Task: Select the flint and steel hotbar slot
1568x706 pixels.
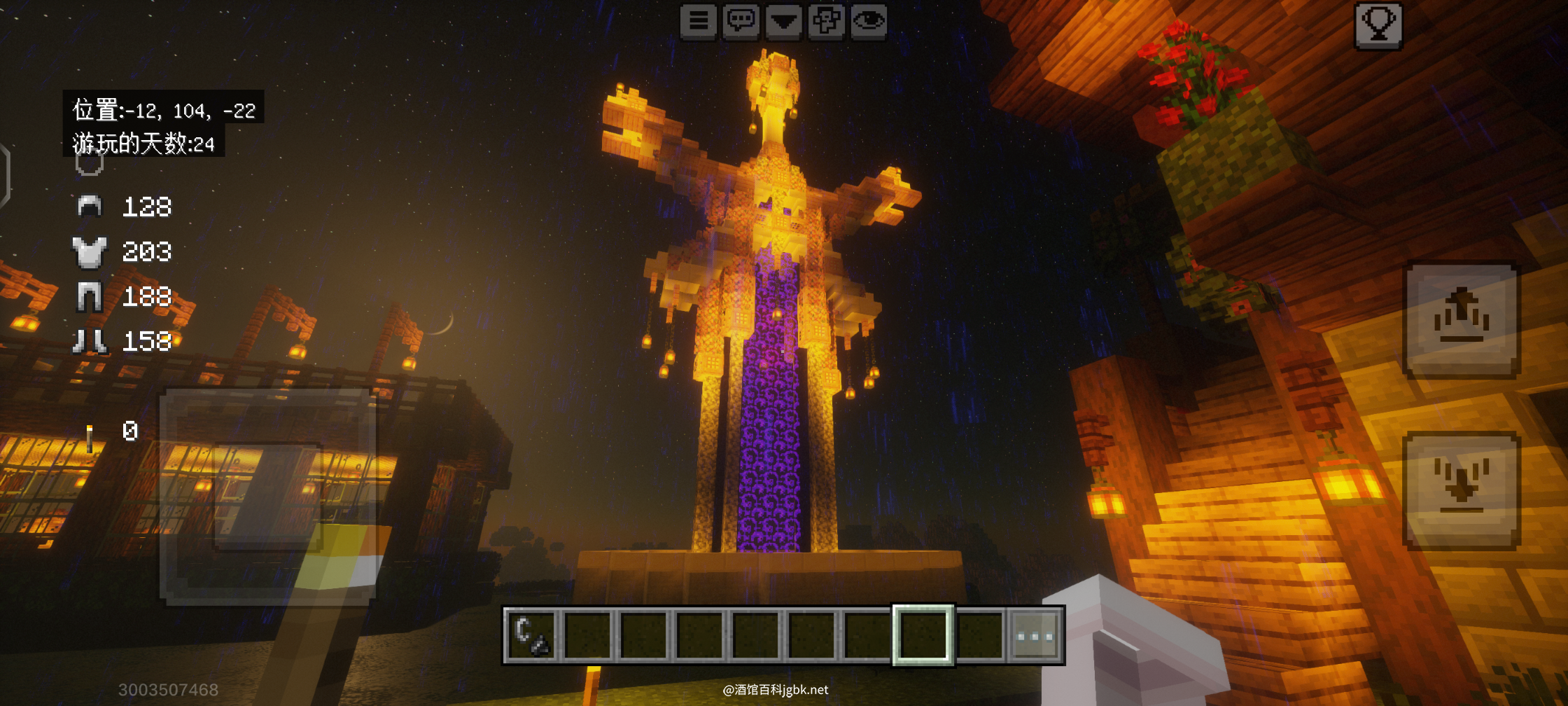Action: 531,635
